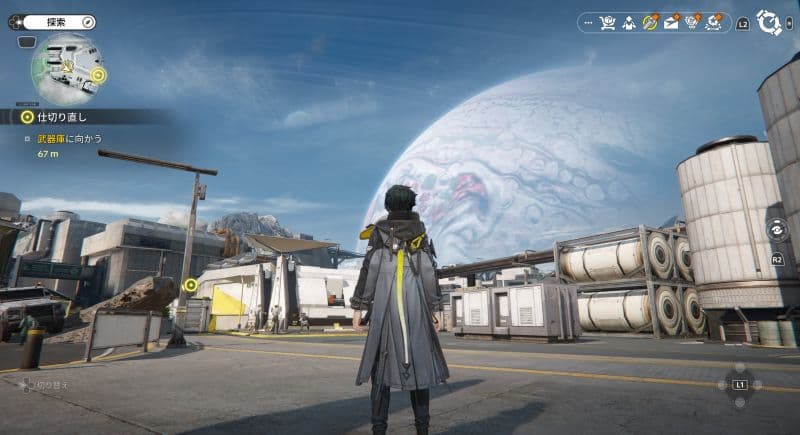Expand the three-dot more options
Viewport: 800px width, 435px height.
[587, 22]
